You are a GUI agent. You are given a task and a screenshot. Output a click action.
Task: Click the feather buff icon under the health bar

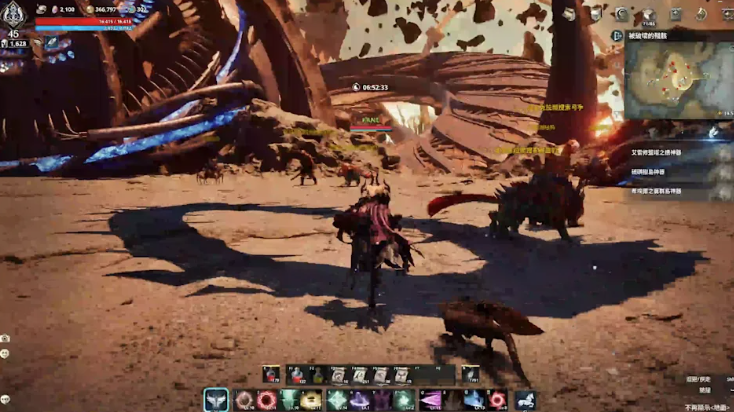click(50, 42)
